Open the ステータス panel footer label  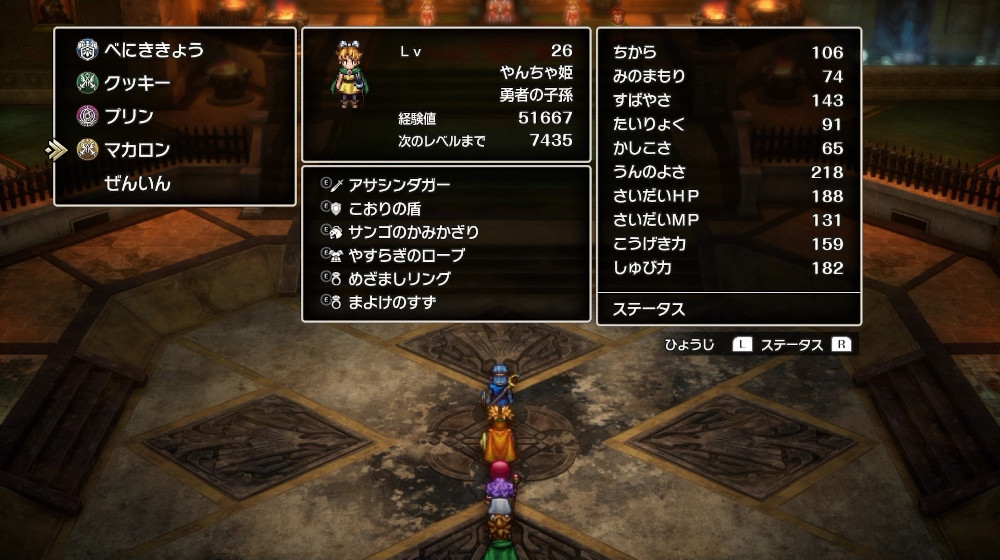(649, 309)
